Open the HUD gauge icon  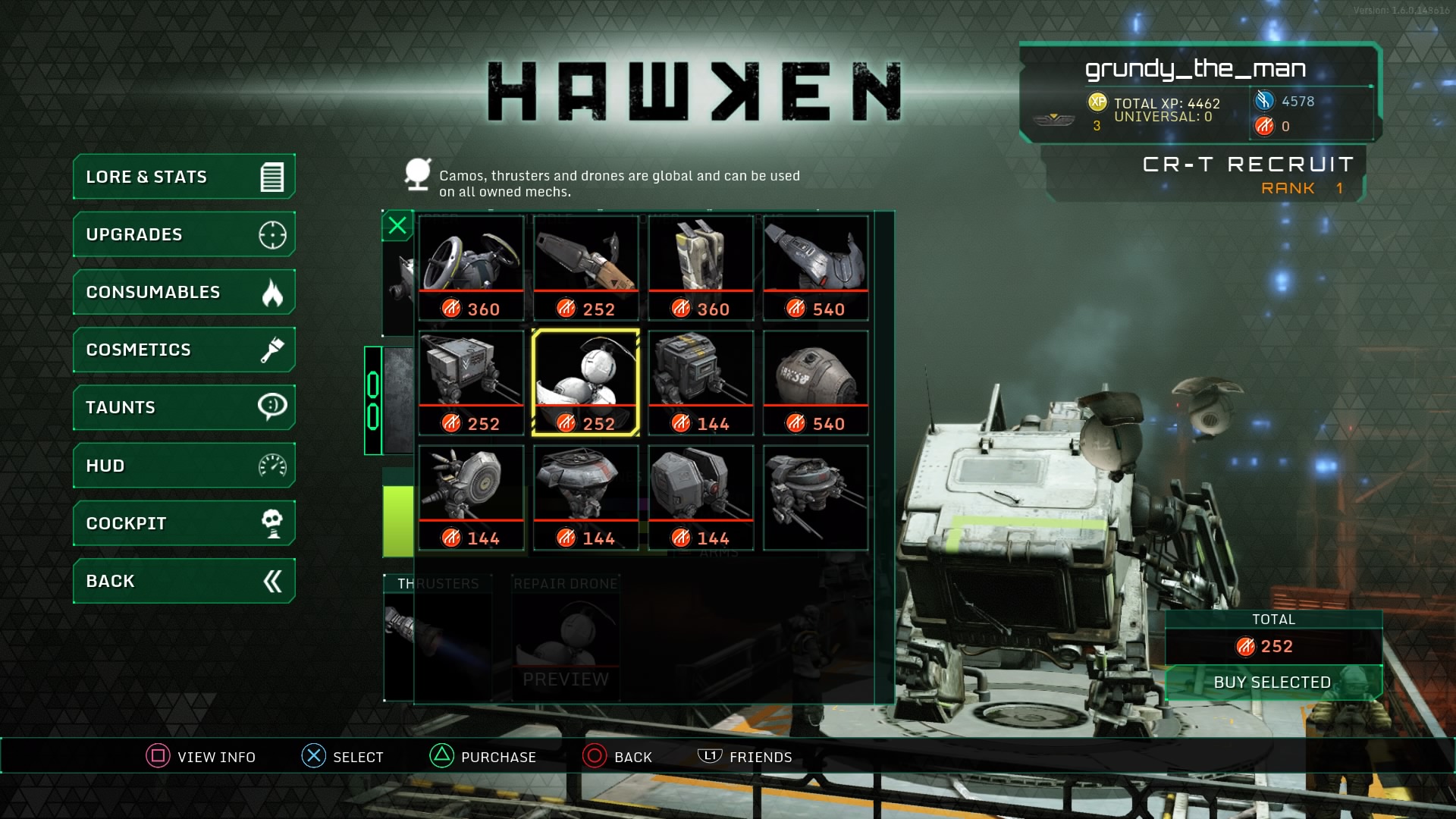click(x=273, y=465)
